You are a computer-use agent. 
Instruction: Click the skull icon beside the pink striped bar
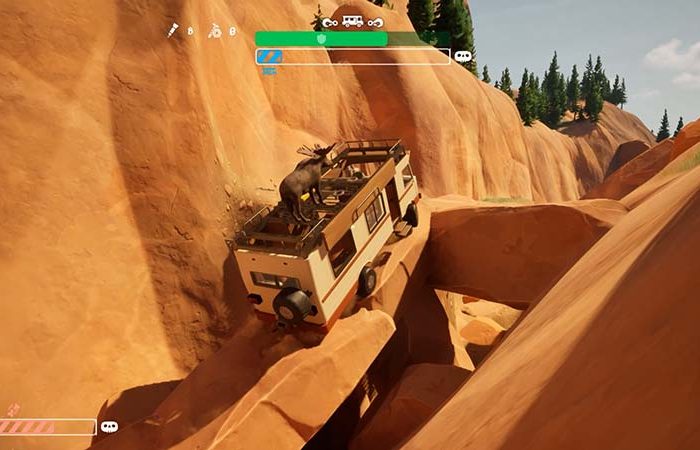pos(110,427)
